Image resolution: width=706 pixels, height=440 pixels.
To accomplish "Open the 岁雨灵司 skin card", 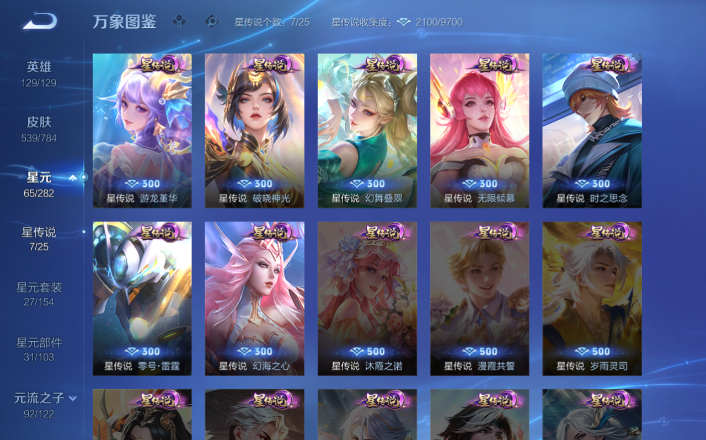I will (592, 297).
